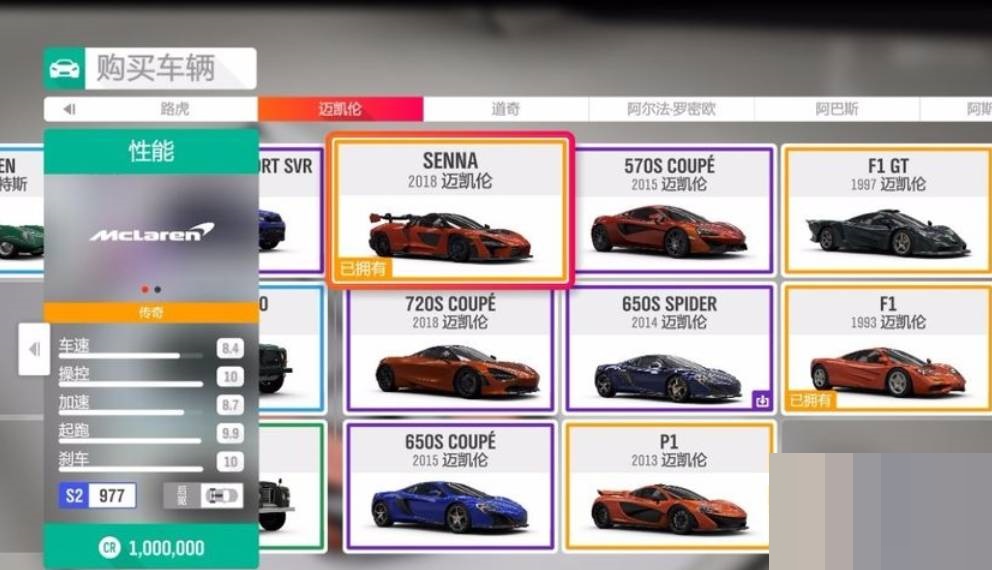
Task: Select the P1 2013 car tile
Action: point(669,486)
